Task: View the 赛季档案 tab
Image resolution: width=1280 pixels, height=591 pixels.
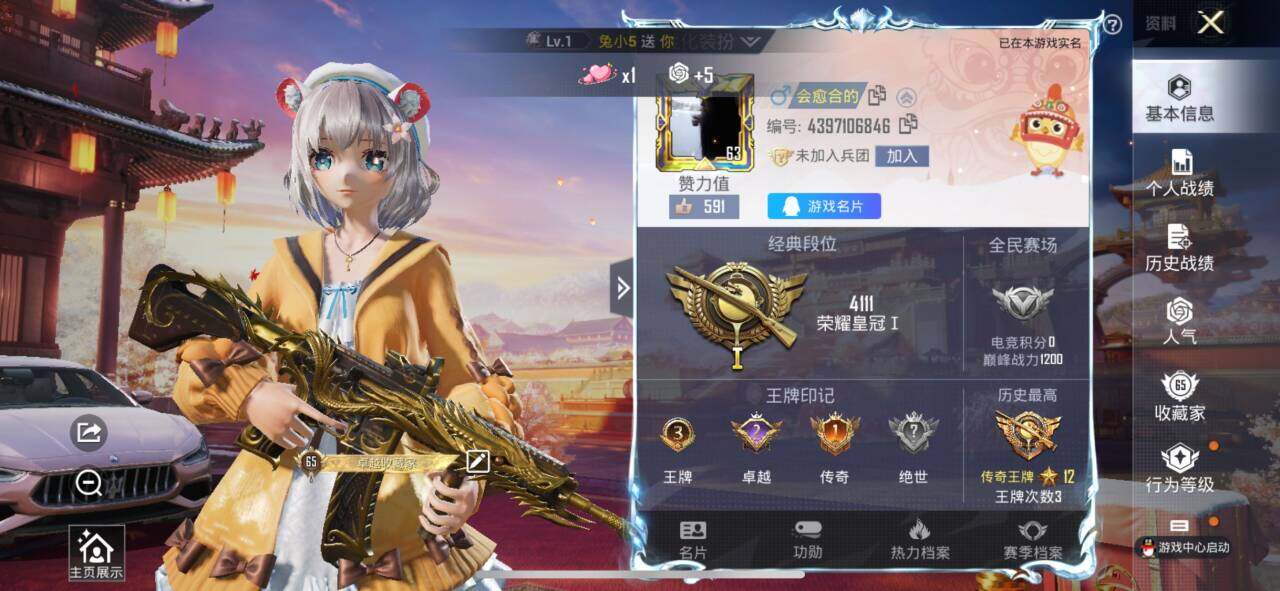Action: click(1032, 540)
